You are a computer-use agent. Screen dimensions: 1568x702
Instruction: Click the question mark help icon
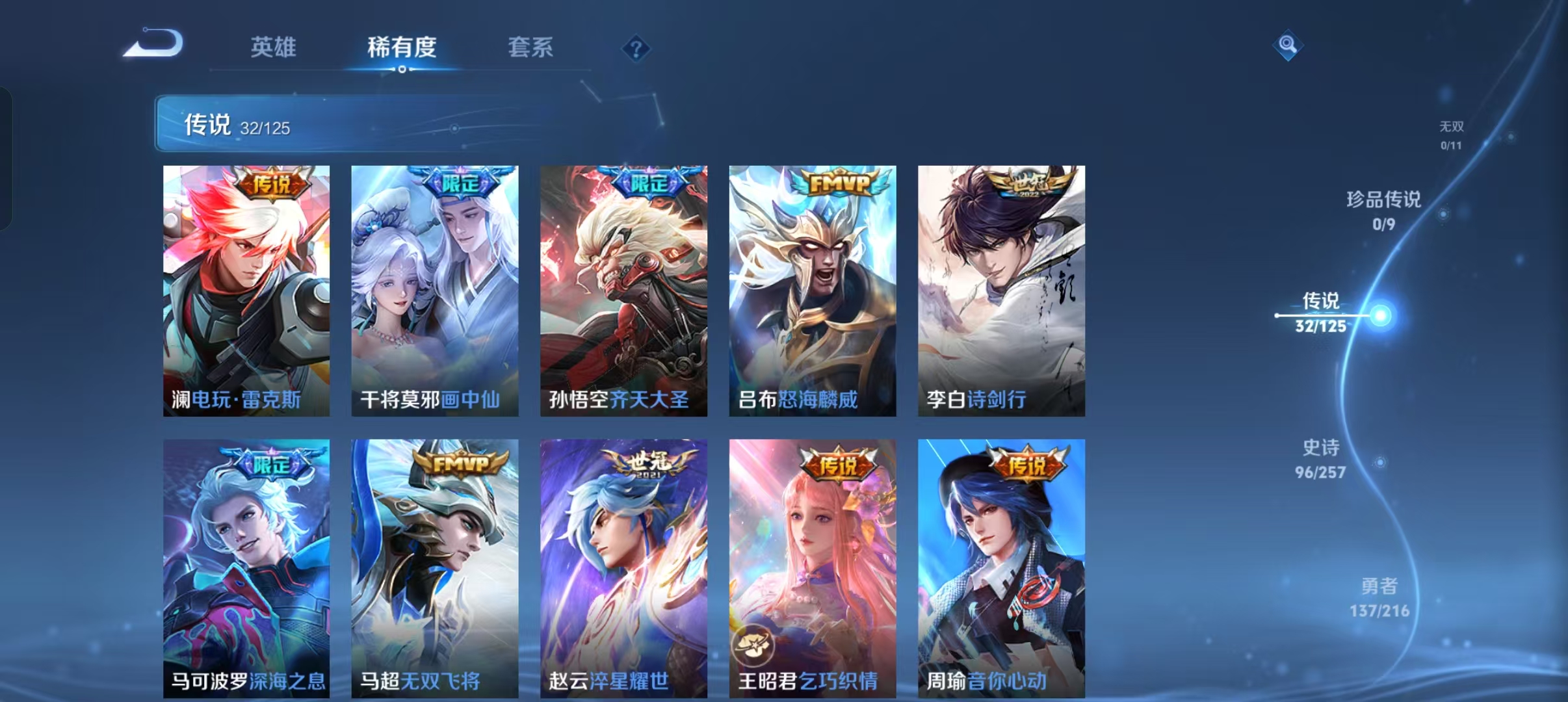636,49
